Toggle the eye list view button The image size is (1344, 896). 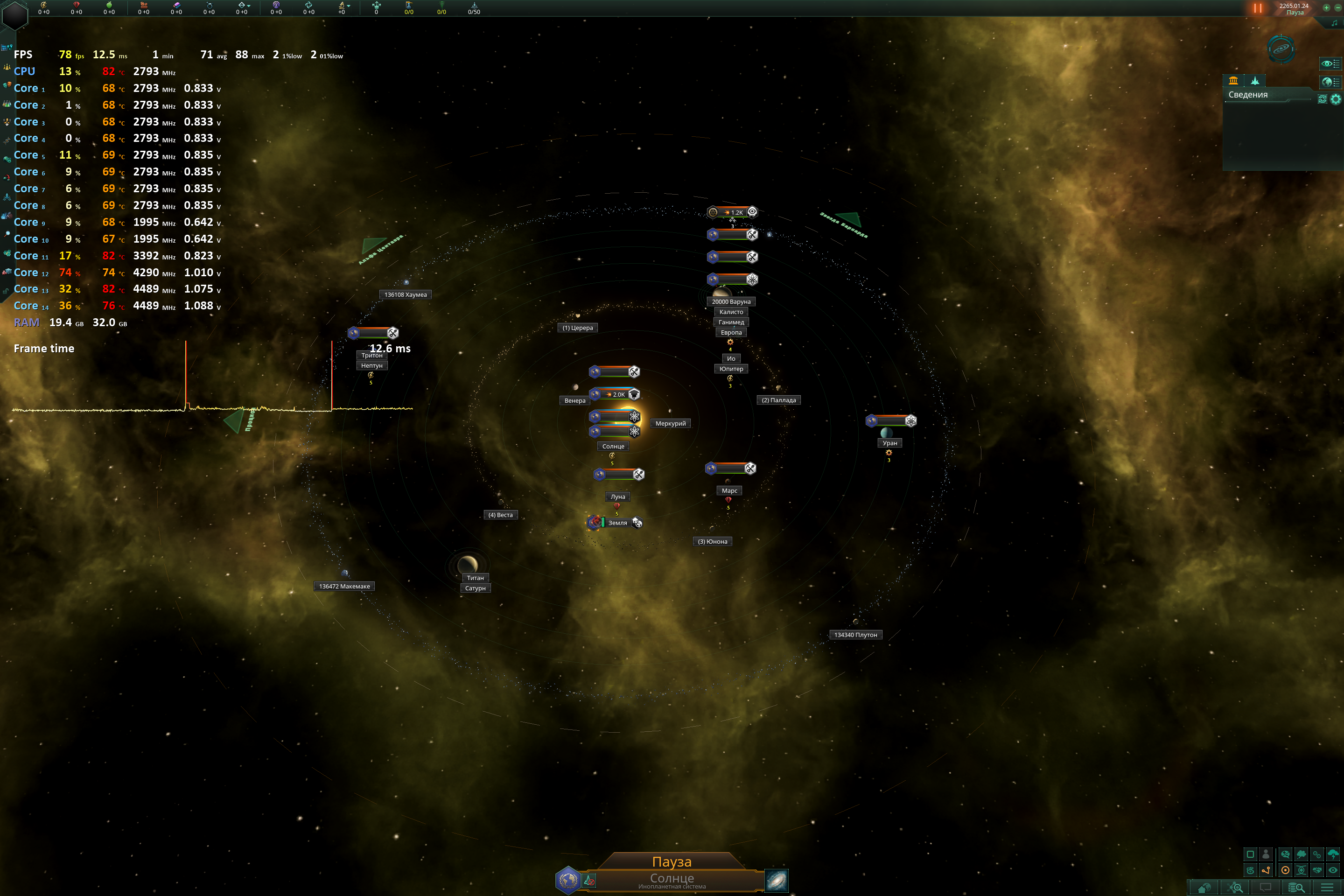tap(1331, 63)
